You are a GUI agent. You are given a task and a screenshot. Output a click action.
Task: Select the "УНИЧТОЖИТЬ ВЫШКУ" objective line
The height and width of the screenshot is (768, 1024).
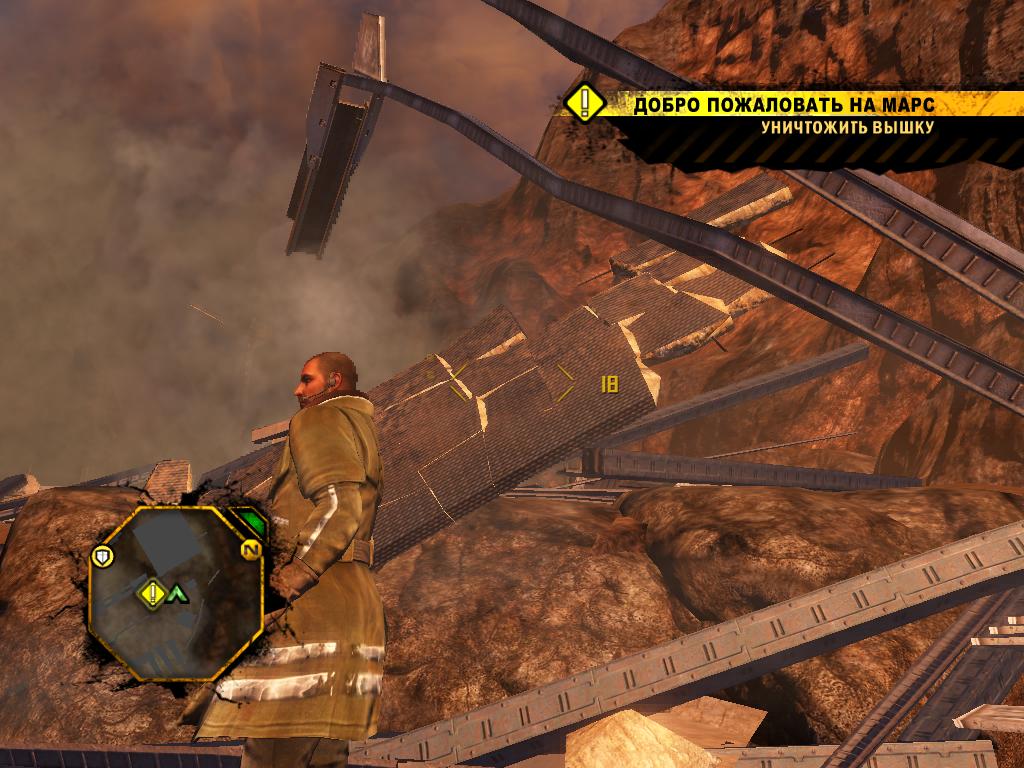point(847,127)
